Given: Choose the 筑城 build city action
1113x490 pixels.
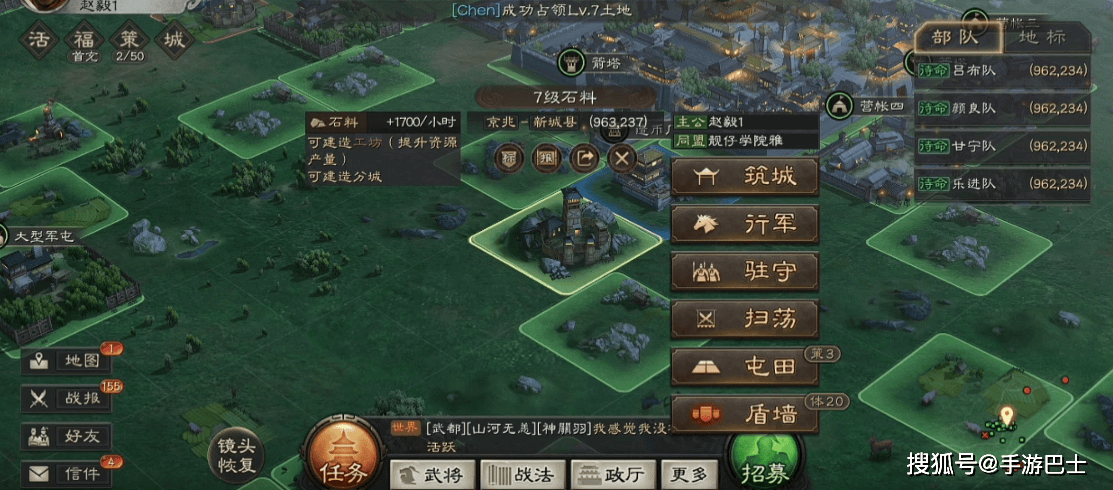Looking at the screenshot, I should pyautogui.click(x=744, y=178).
